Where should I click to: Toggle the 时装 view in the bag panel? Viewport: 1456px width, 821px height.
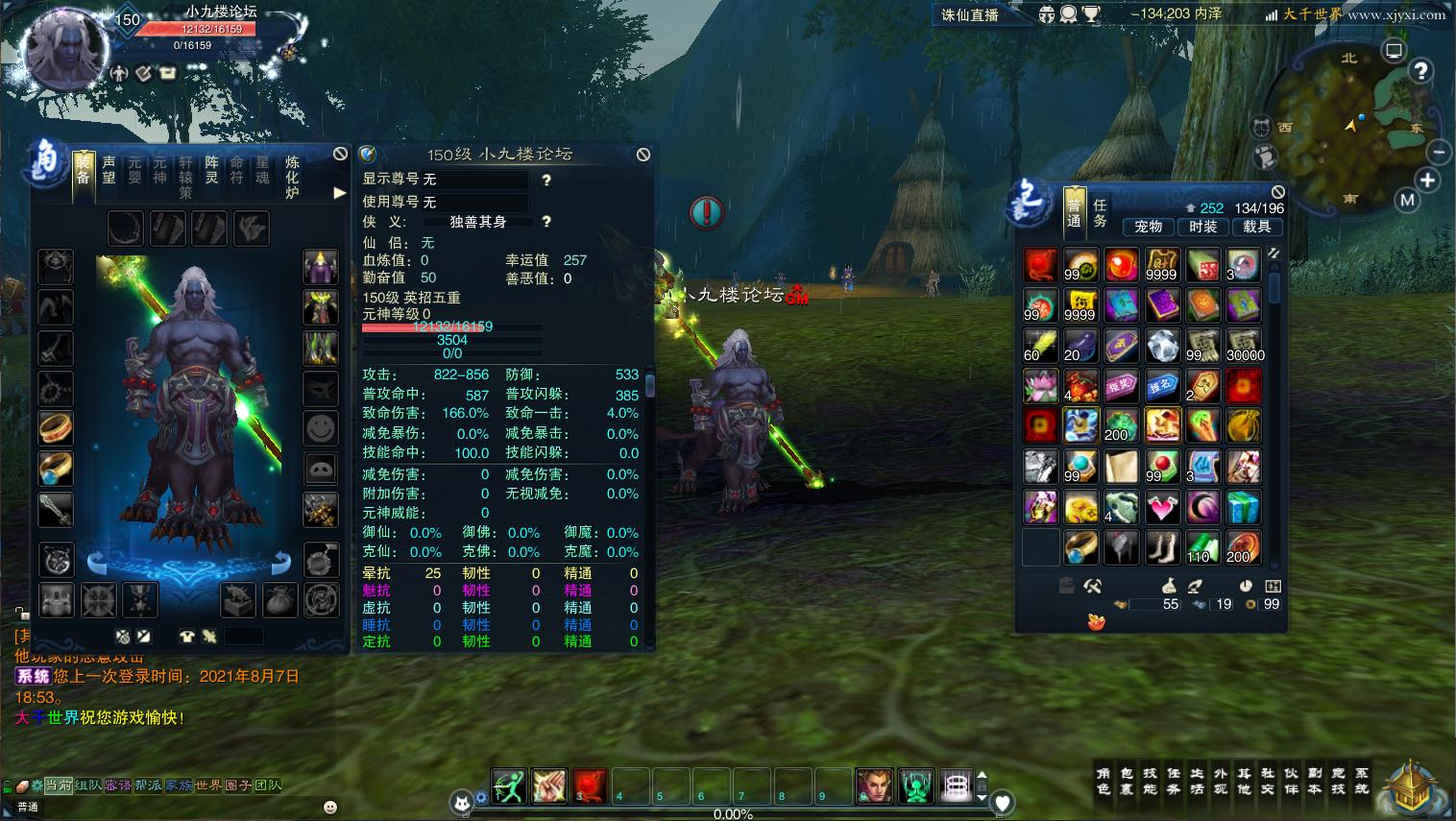point(1203,228)
